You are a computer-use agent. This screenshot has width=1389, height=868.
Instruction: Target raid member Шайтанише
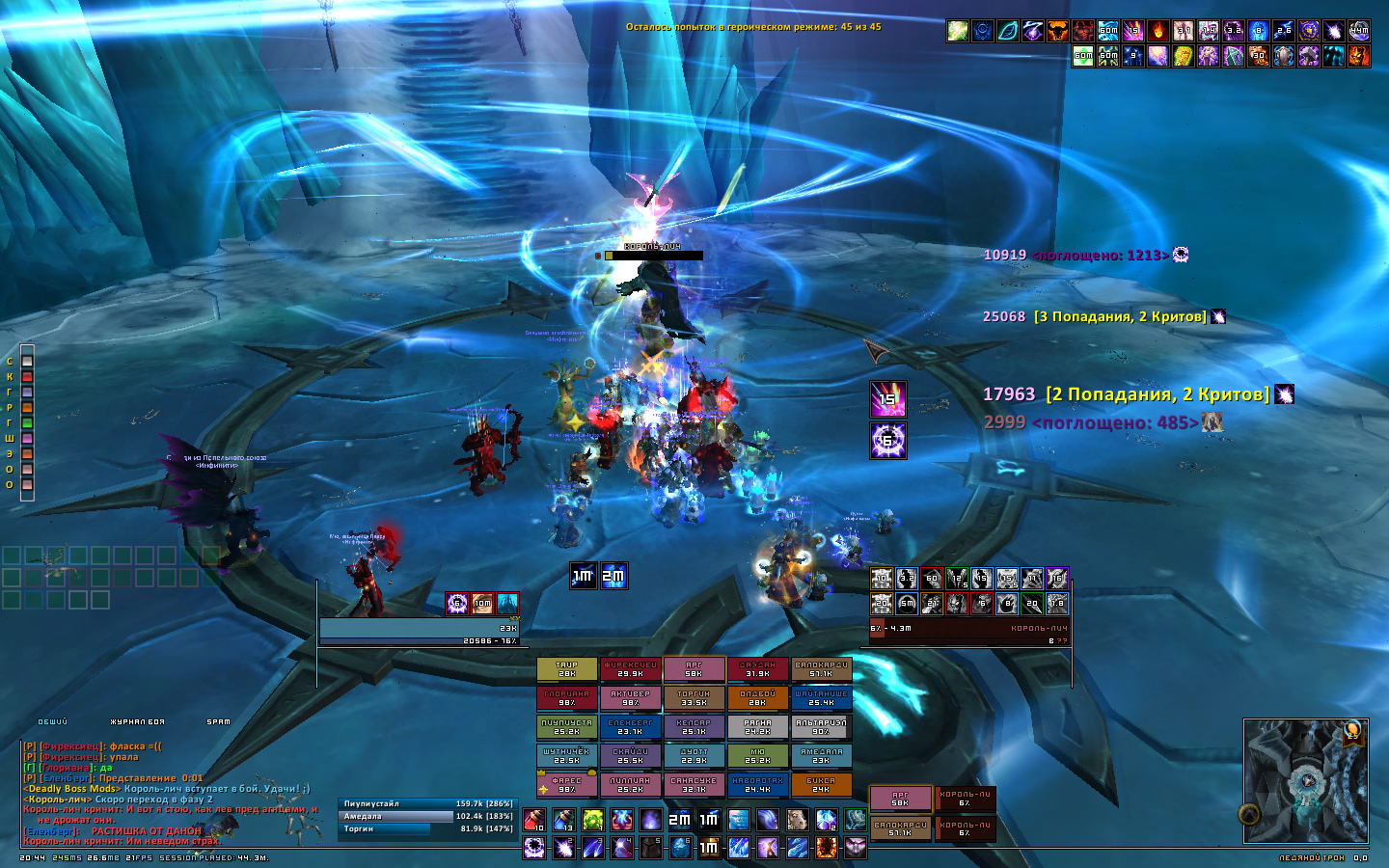821,698
